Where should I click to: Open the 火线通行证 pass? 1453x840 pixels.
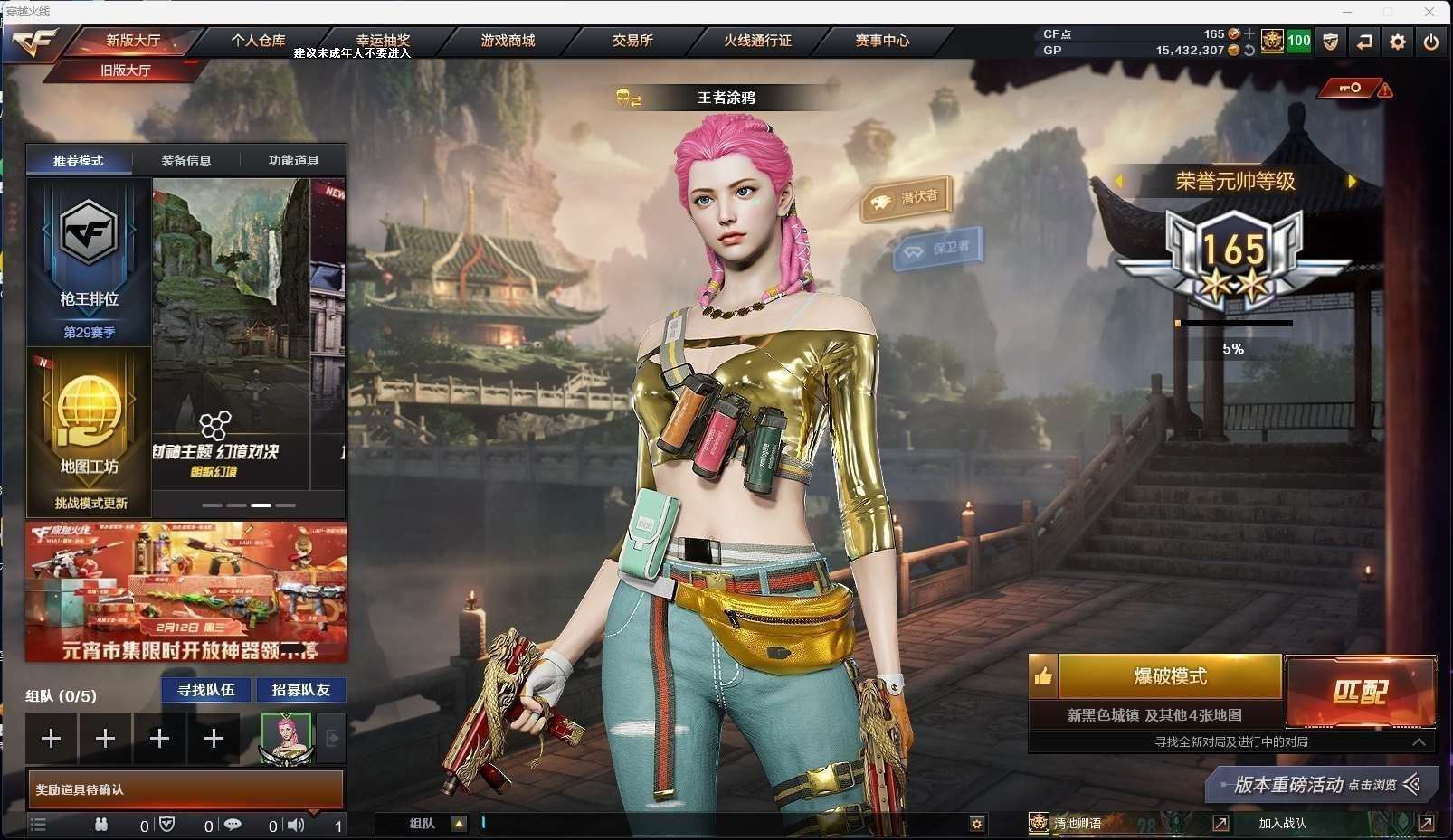coord(757,41)
